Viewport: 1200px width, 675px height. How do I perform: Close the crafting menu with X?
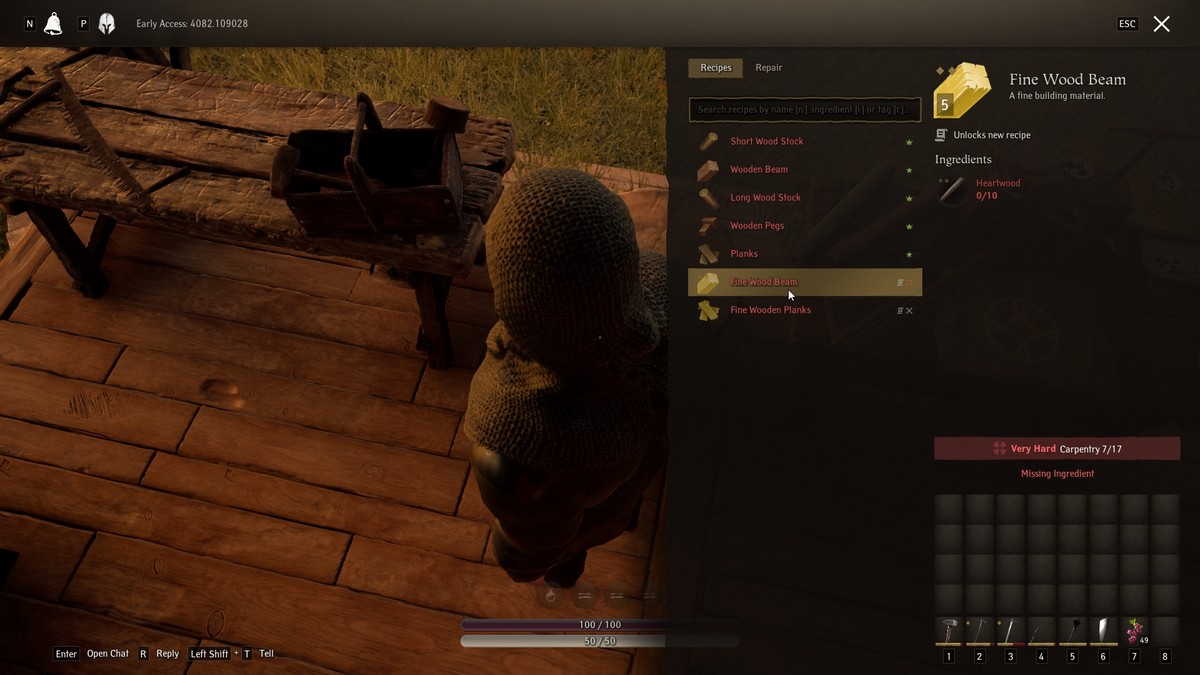(1161, 24)
